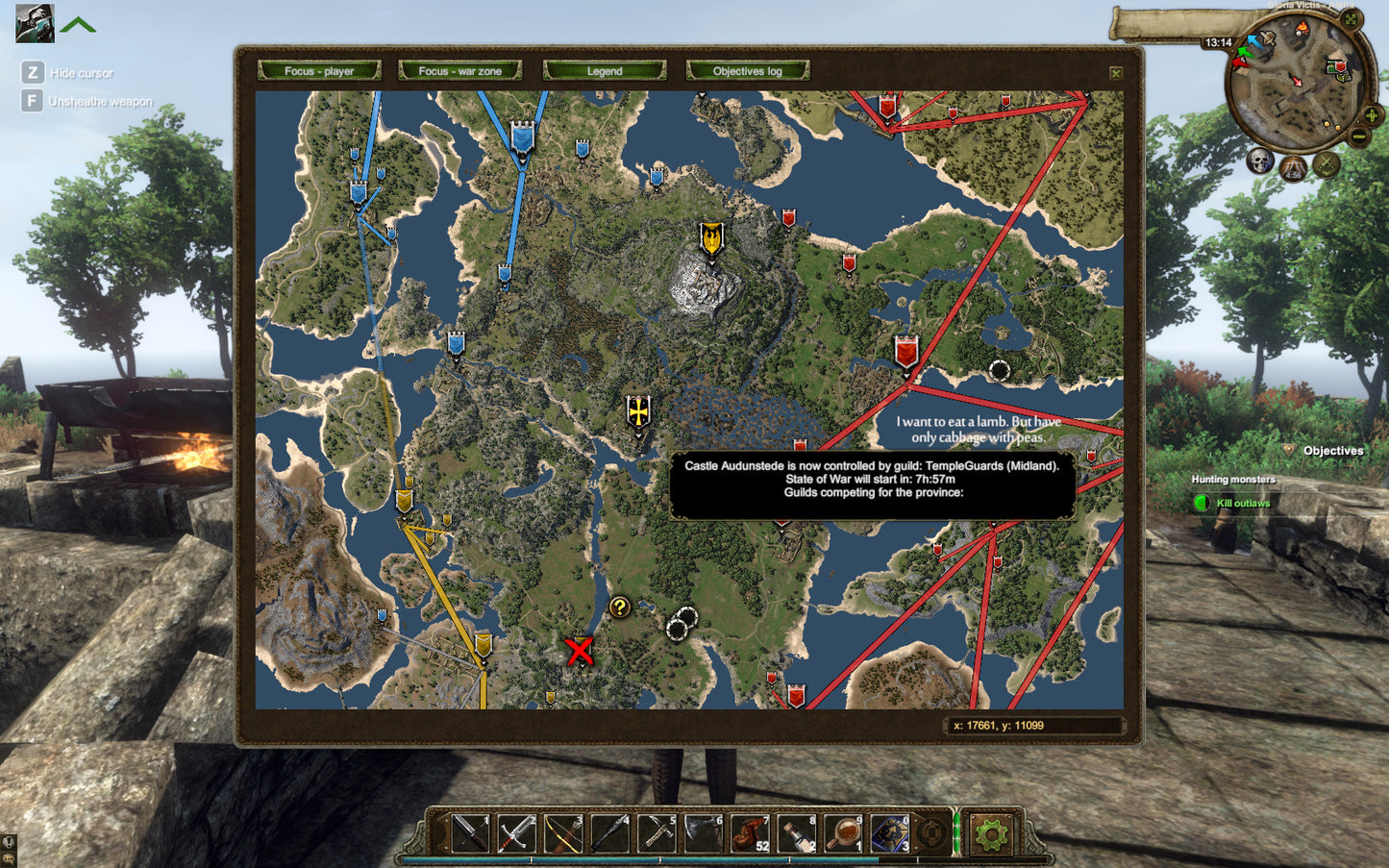
Task: Close the world map window
Action: (x=1115, y=73)
